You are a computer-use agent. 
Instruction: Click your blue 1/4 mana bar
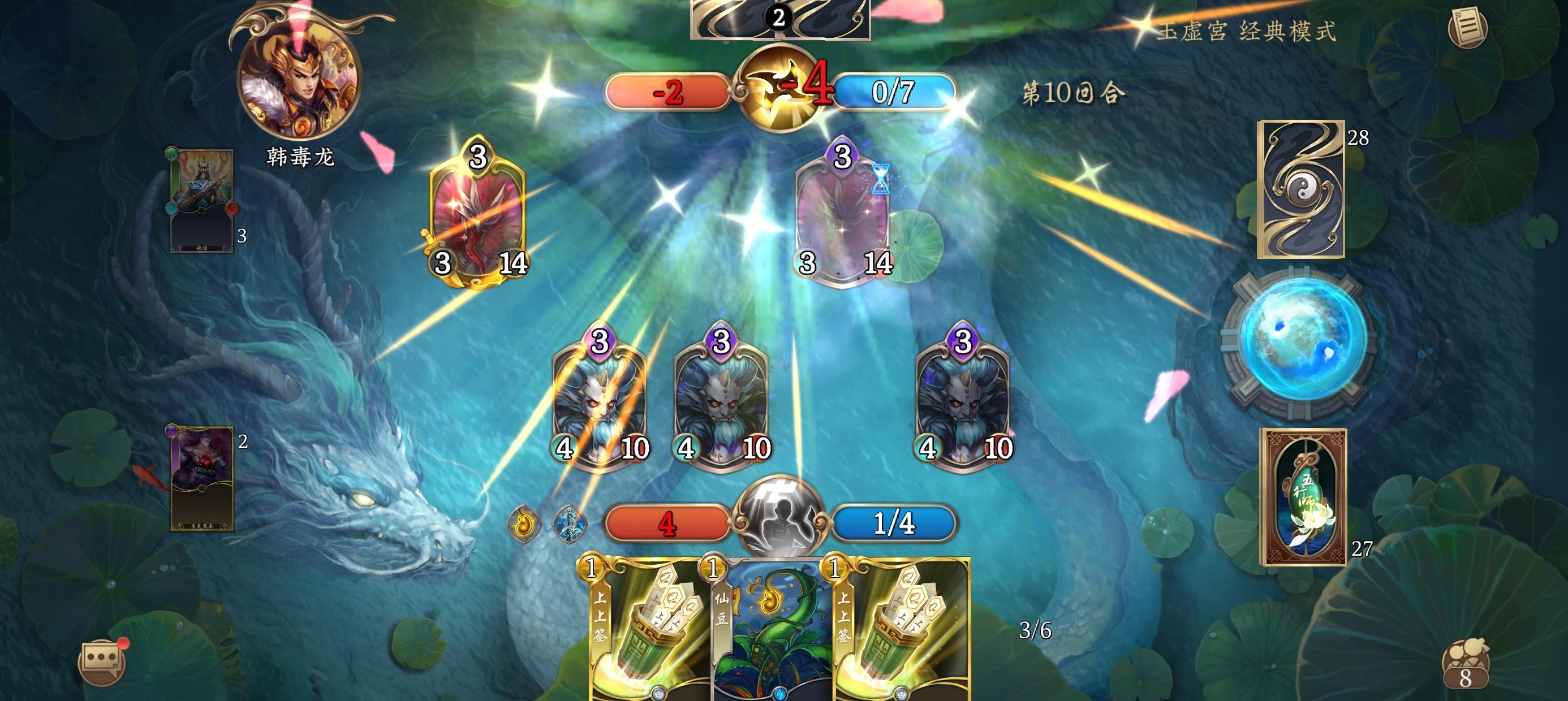(896, 525)
